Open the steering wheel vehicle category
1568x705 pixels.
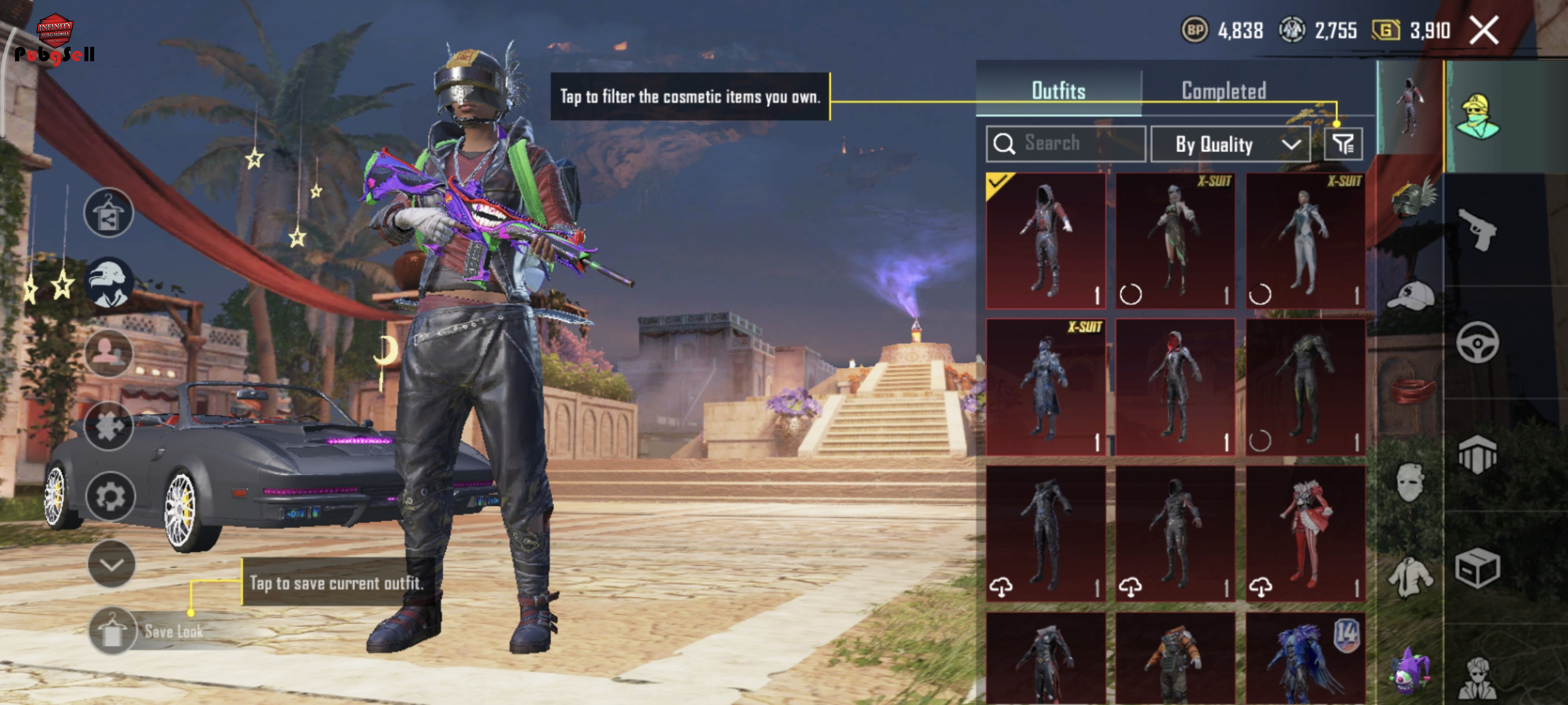point(1478,343)
